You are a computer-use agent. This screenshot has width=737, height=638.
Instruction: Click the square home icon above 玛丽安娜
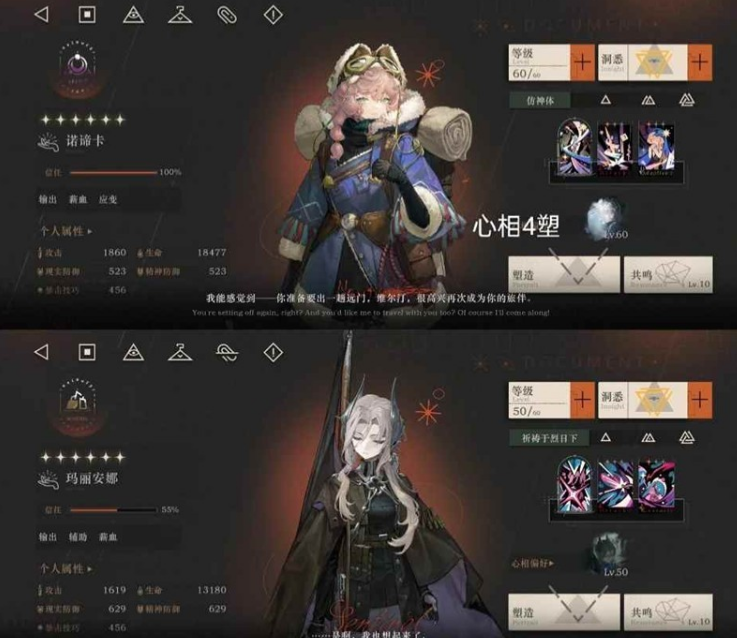click(x=87, y=351)
